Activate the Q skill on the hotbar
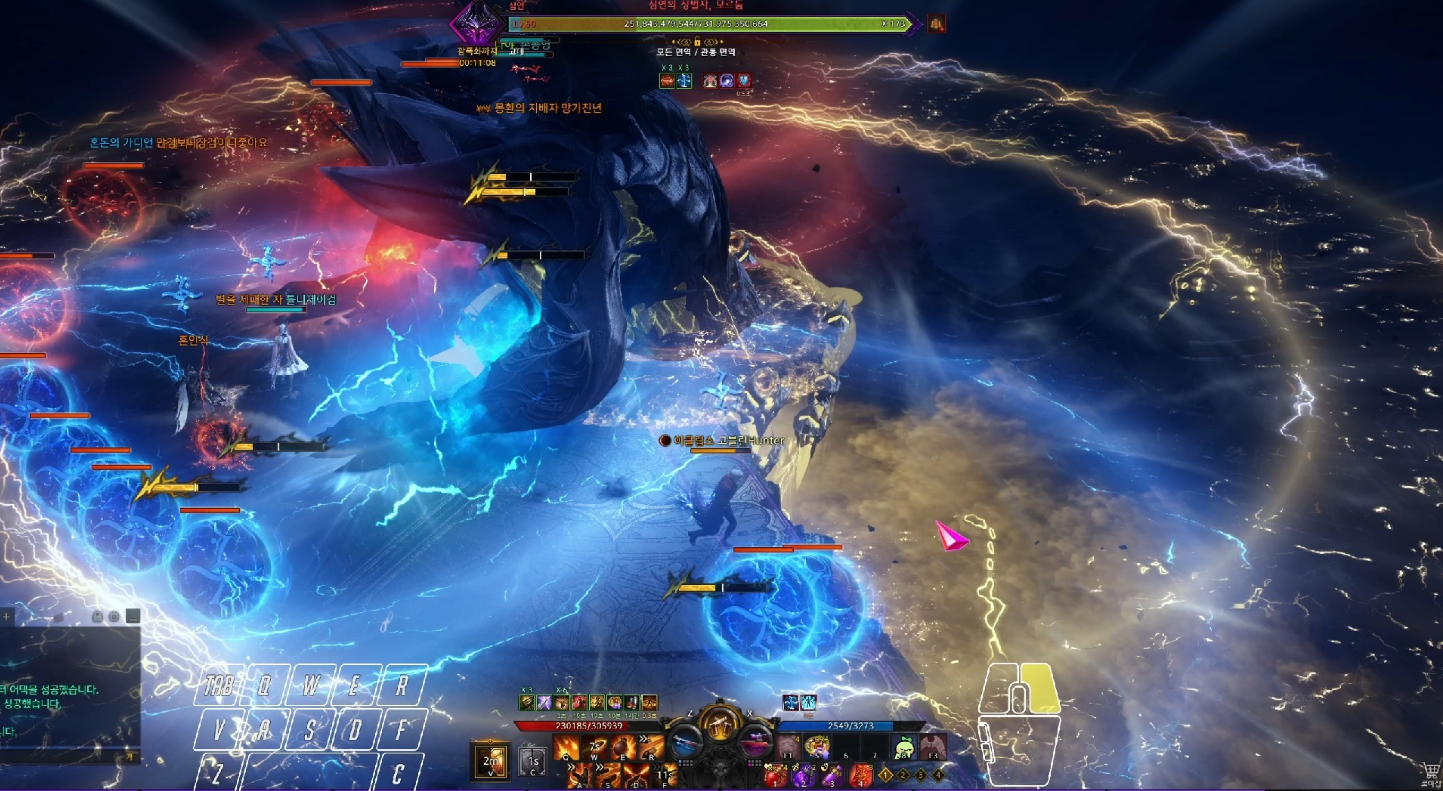Screen dimensions: 1443x791 click(x=568, y=747)
